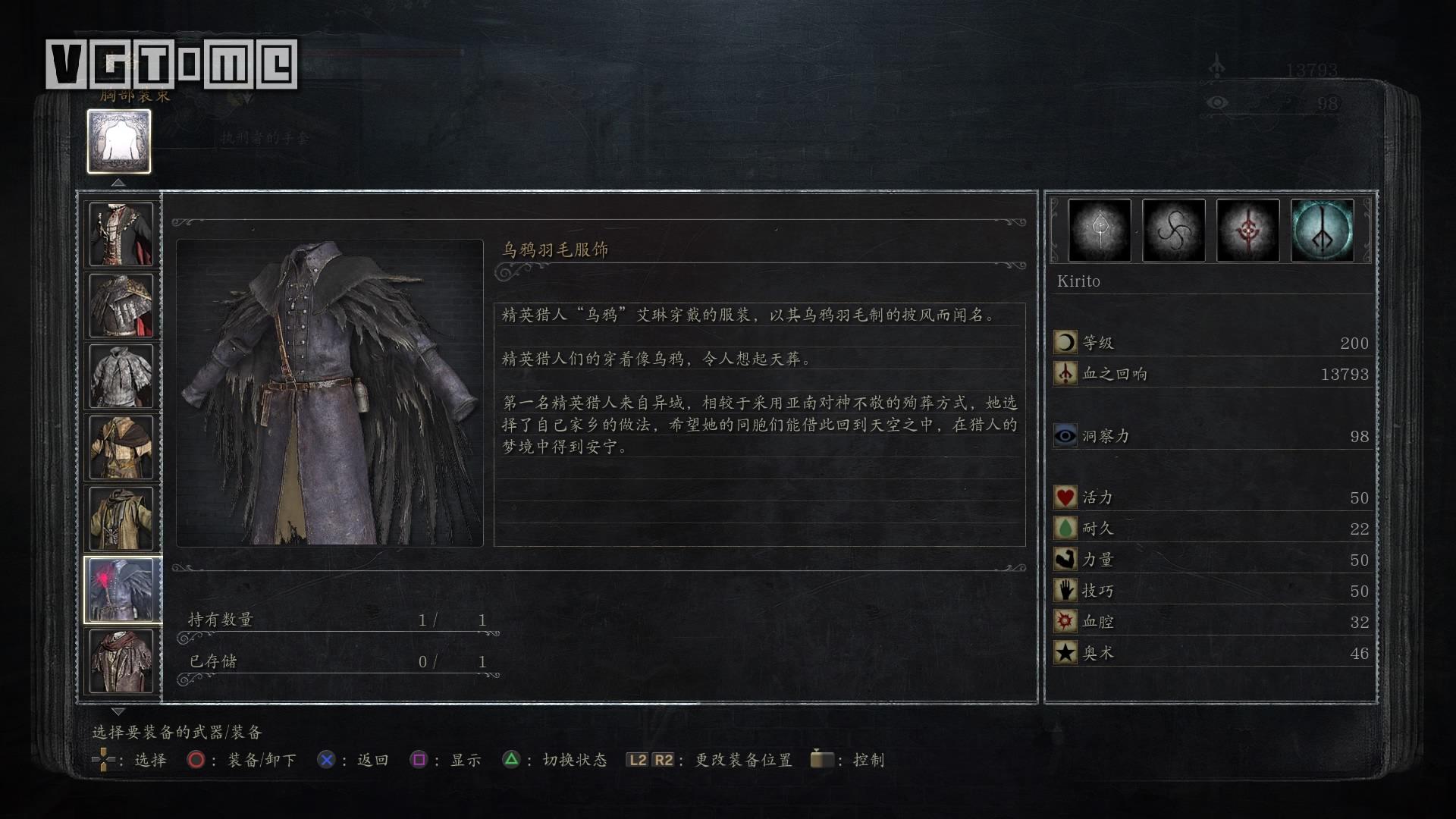
Task: Select the brown scarfed garb at list bottom
Action: 121,661
